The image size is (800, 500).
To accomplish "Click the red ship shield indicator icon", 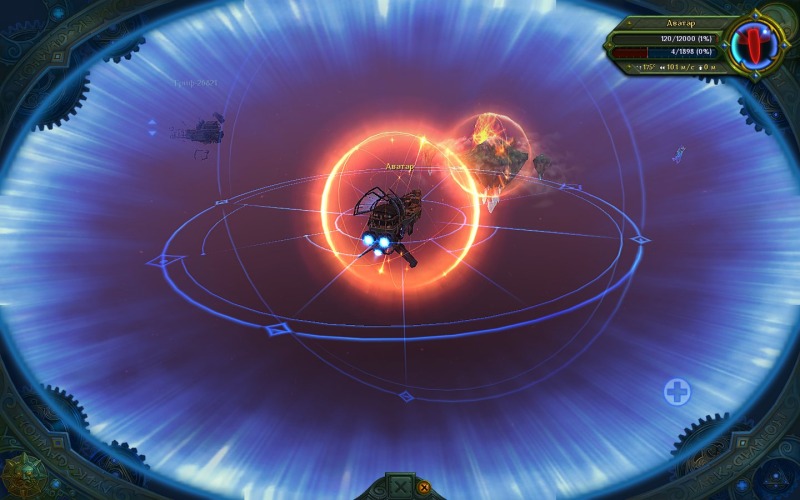I will click(754, 43).
